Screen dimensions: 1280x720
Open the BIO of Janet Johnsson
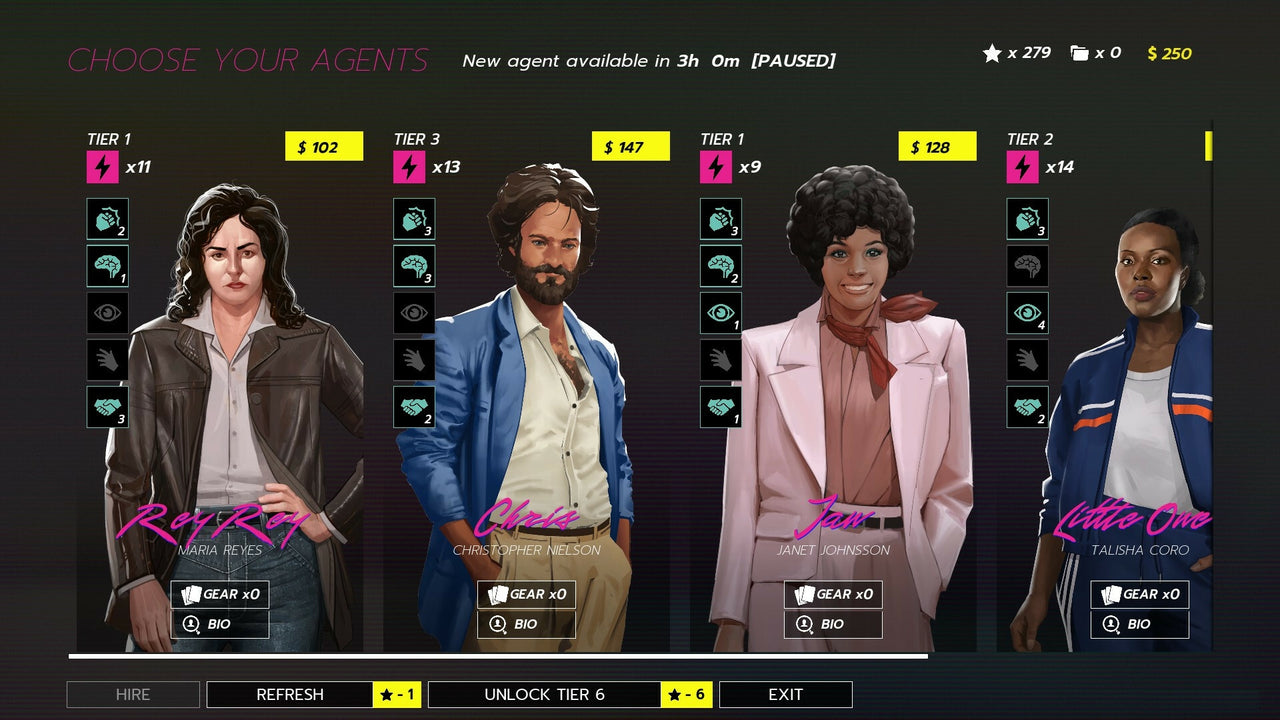(x=833, y=624)
